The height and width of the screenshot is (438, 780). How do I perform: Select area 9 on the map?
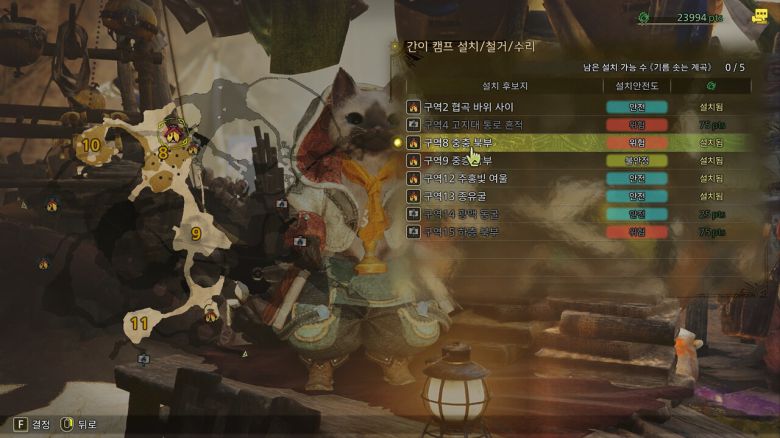point(196,233)
